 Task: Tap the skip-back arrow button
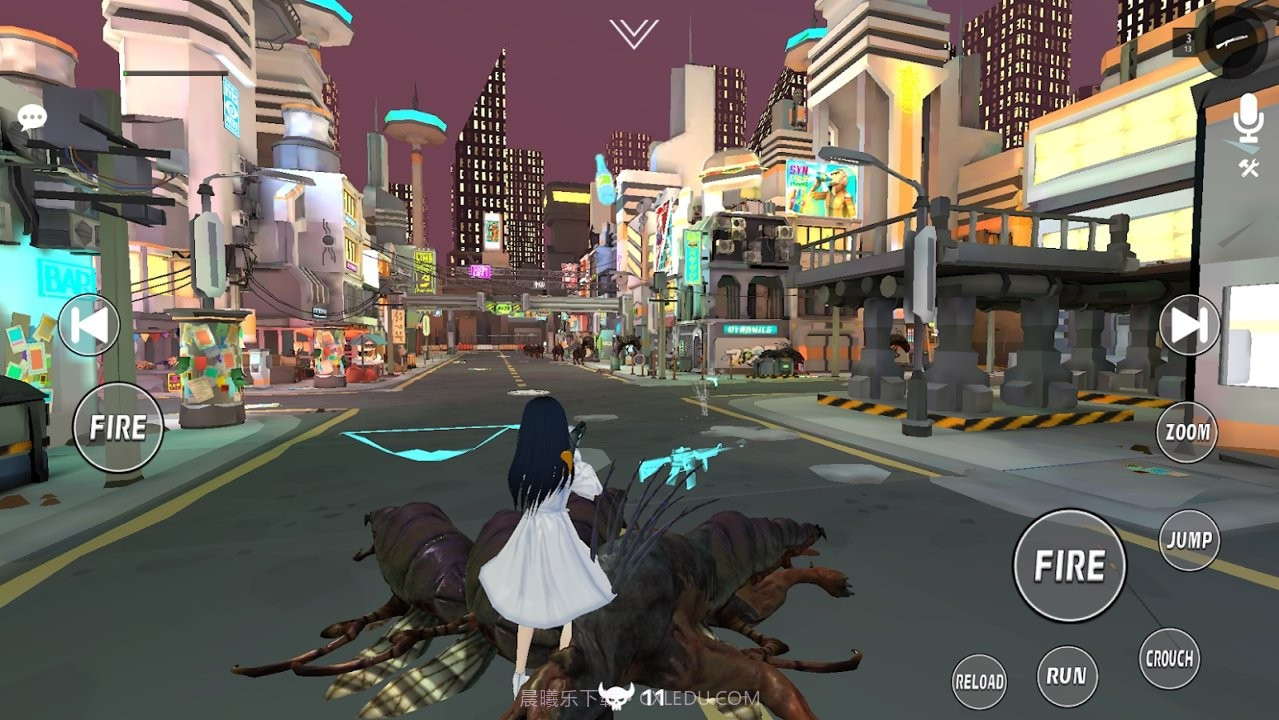click(88, 325)
